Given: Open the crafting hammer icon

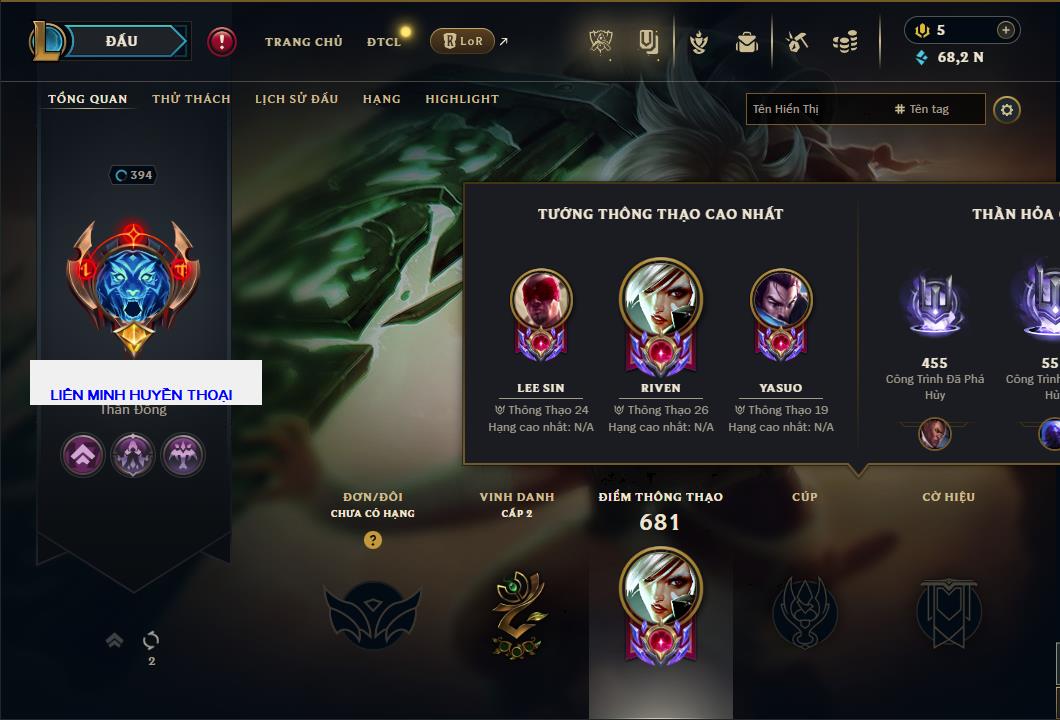Looking at the screenshot, I should 797,42.
